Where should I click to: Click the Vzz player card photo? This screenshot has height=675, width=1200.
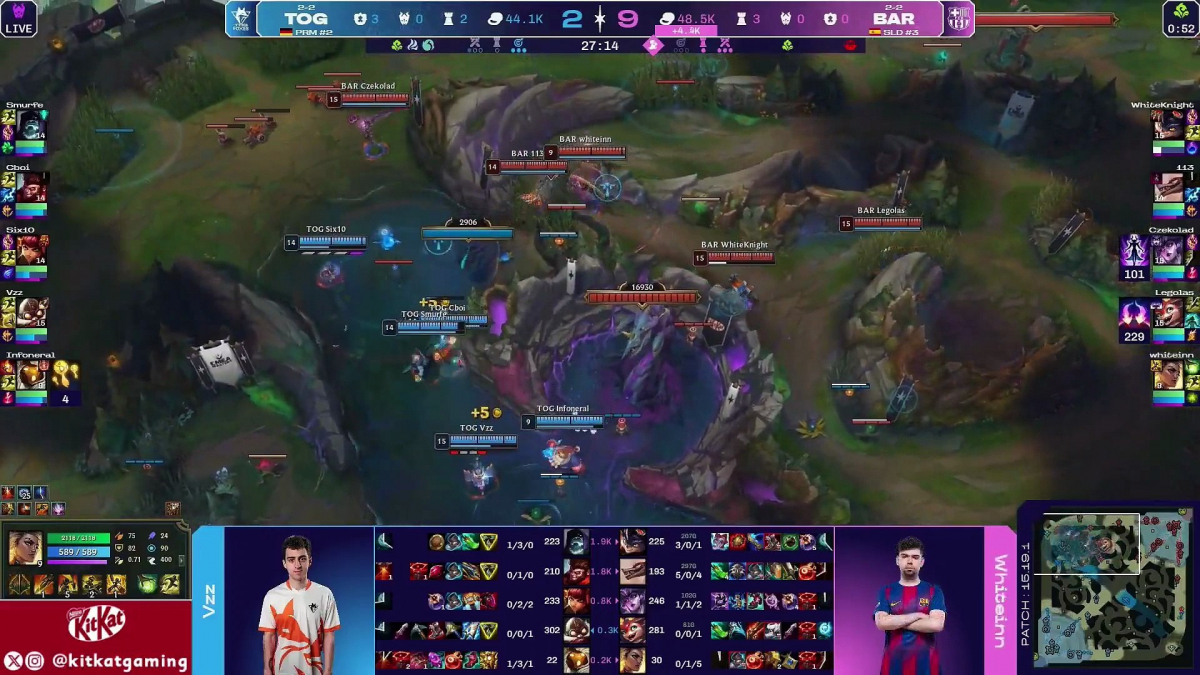[x=298, y=602]
